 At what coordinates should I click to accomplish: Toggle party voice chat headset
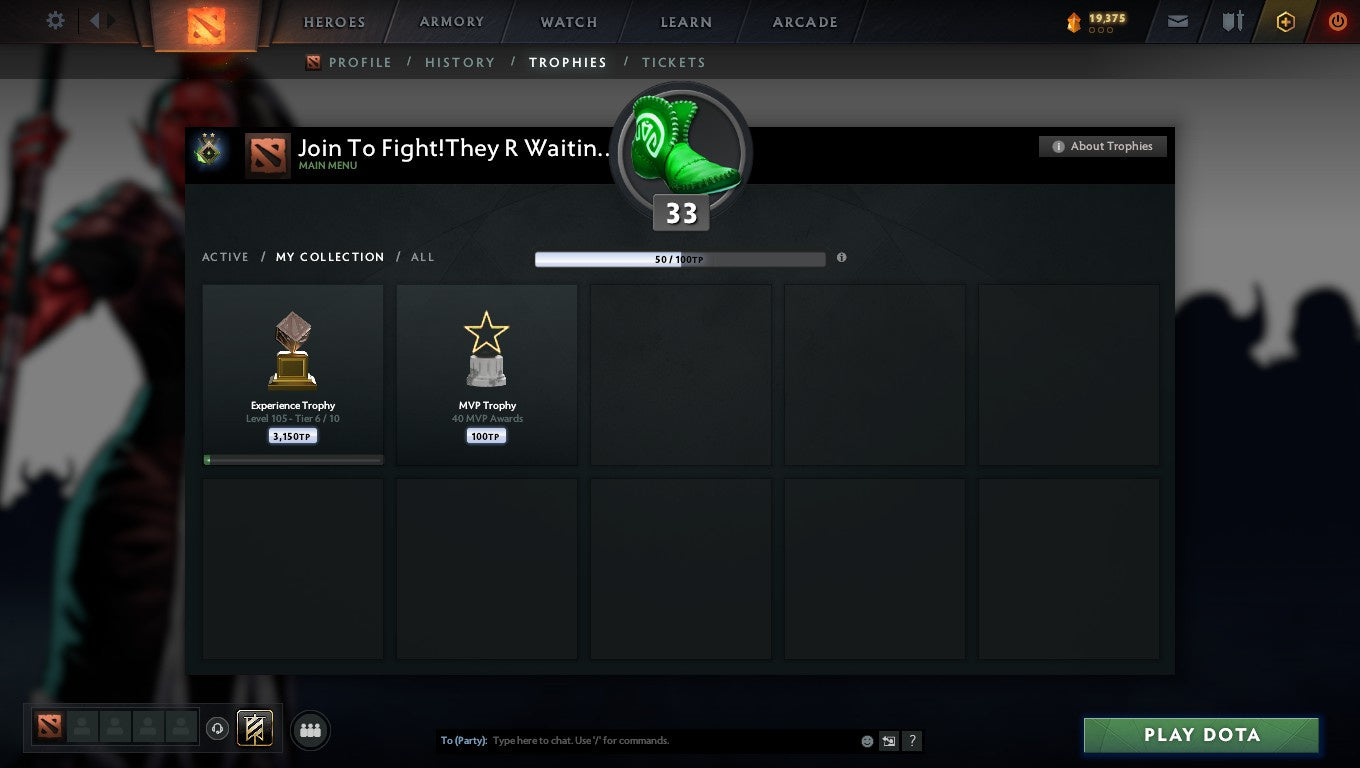pos(218,728)
